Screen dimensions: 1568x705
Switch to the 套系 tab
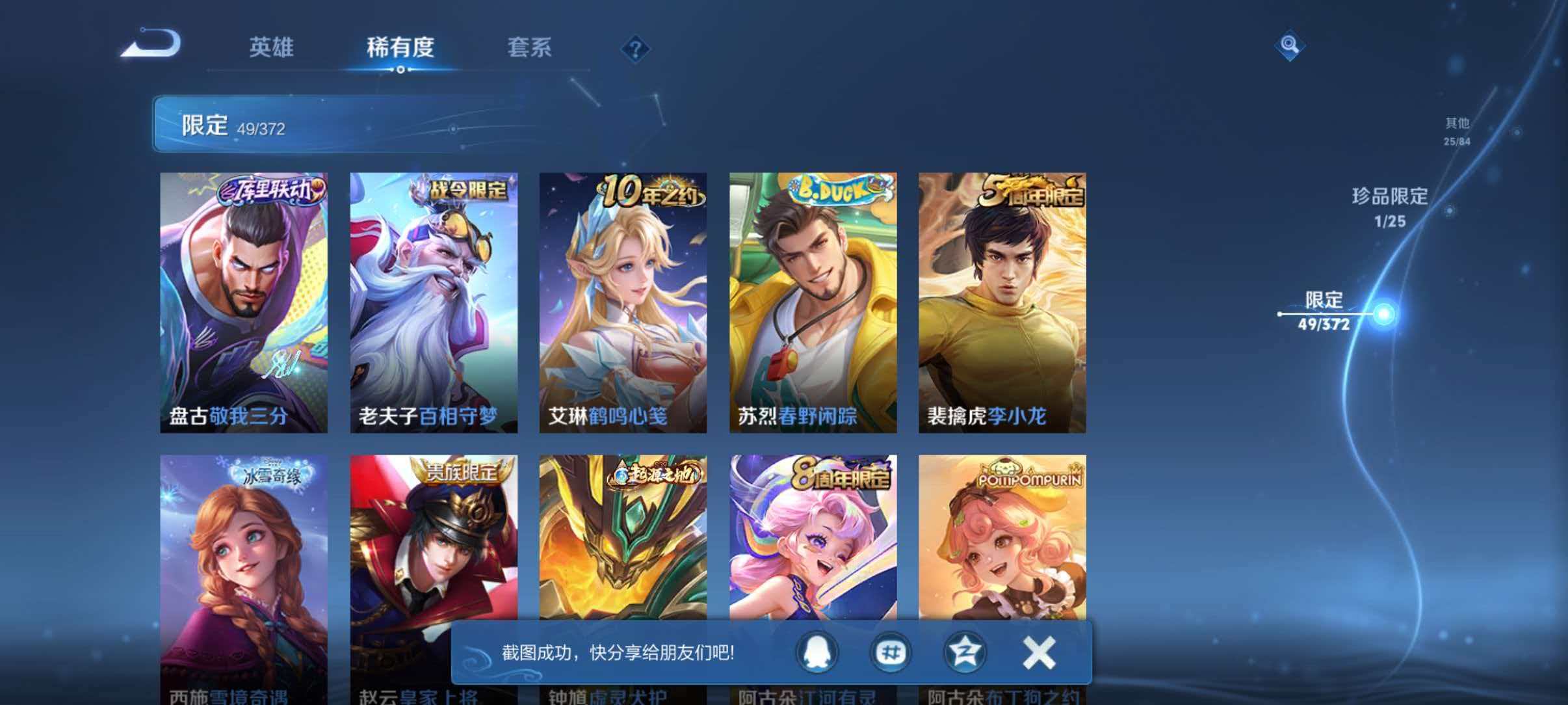[530, 48]
